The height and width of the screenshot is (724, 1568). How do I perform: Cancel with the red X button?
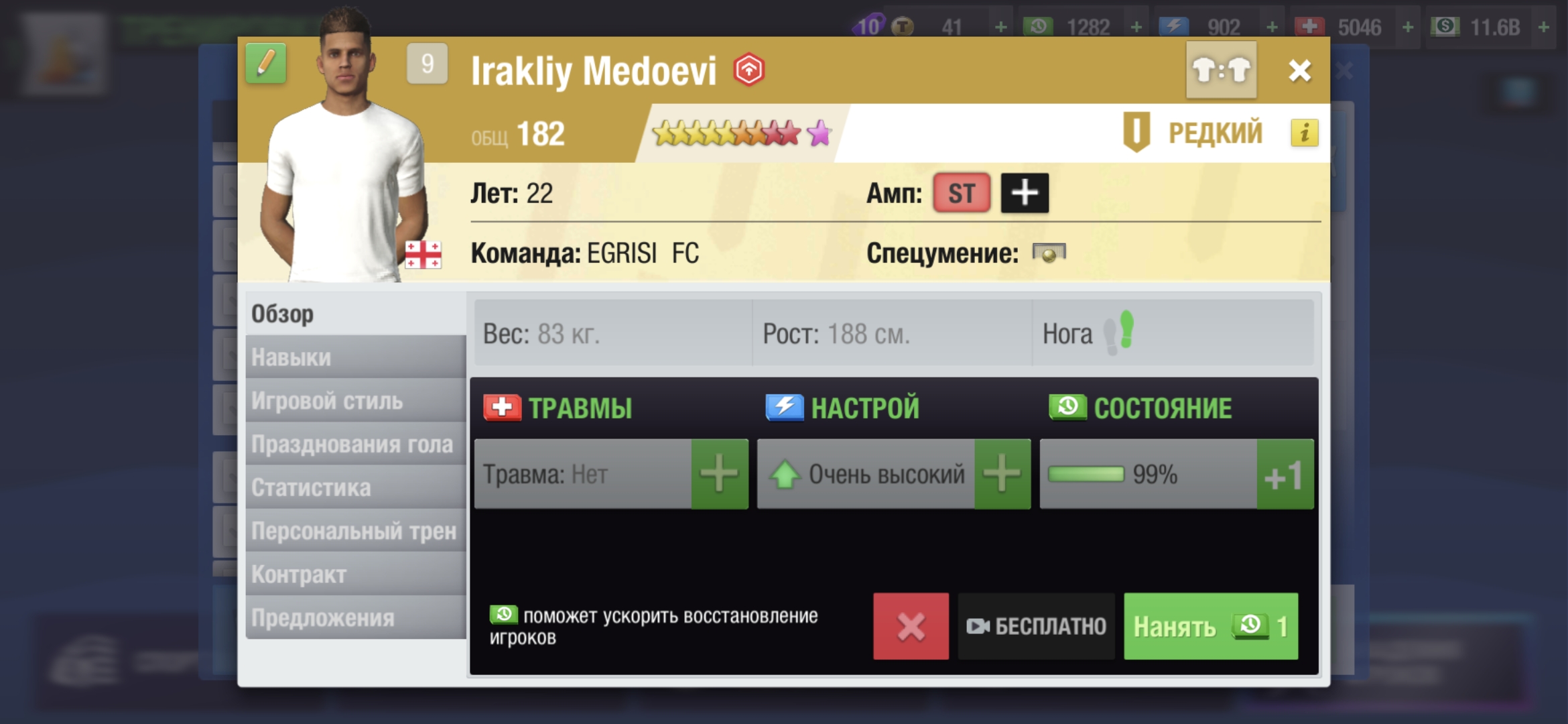pyautogui.click(x=911, y=626)
